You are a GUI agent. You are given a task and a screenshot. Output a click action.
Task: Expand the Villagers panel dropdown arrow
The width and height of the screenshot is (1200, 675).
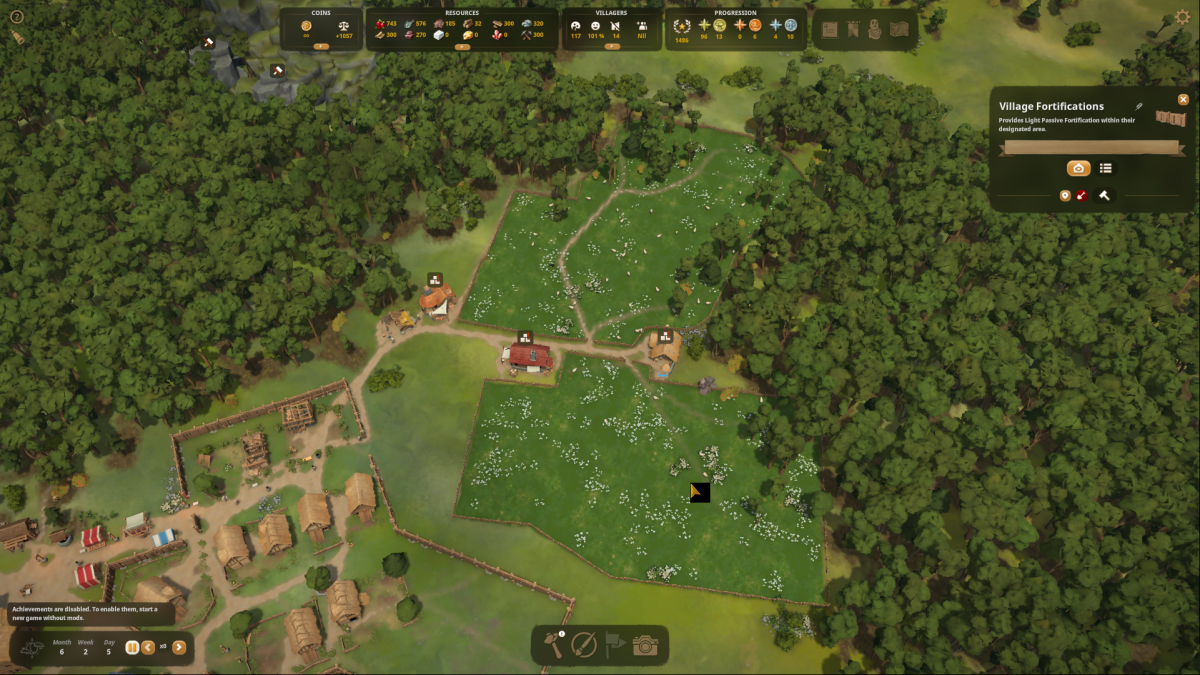tap(612, 46)
